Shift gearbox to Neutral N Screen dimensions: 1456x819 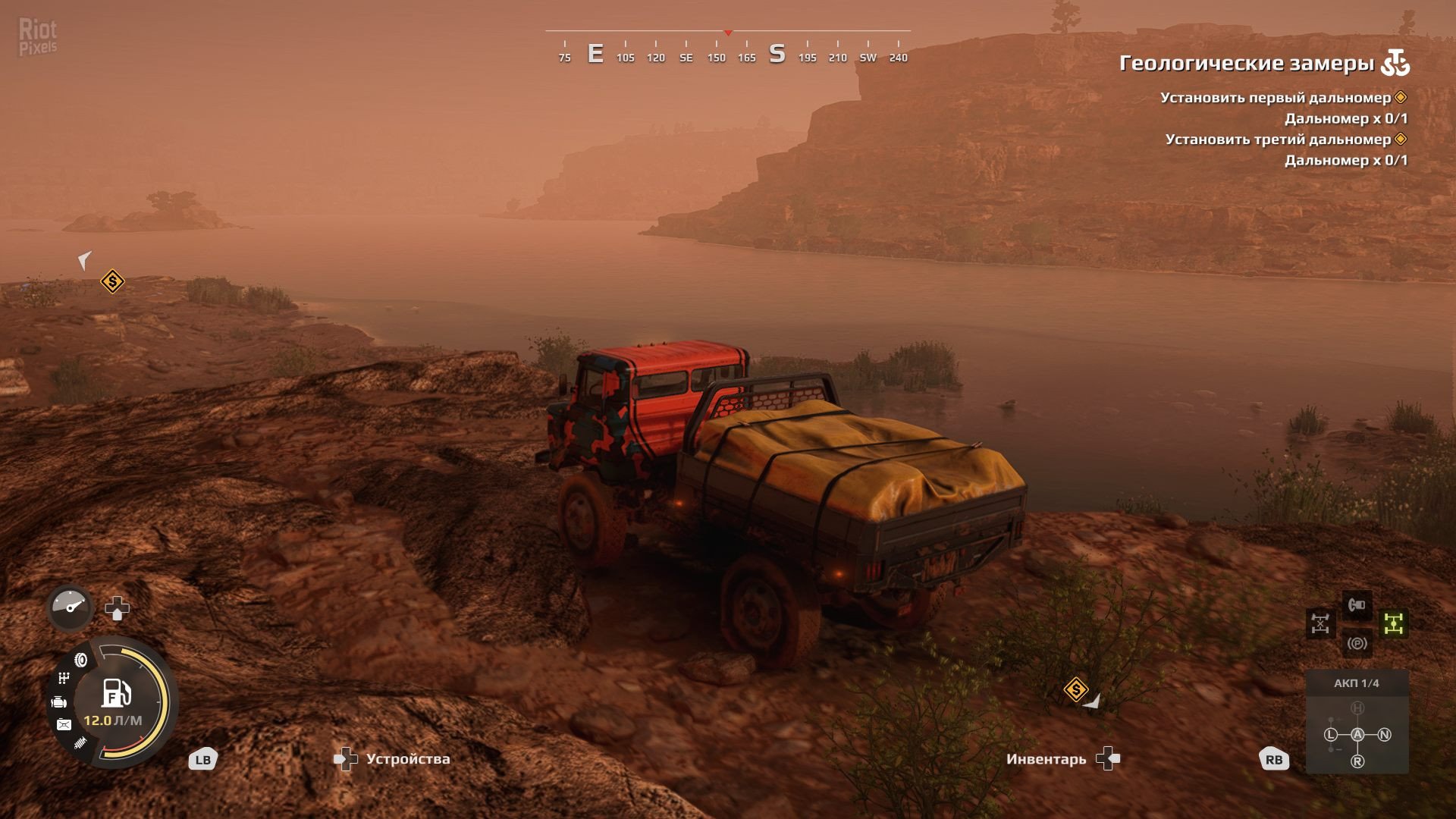[x=1384, y=735]
